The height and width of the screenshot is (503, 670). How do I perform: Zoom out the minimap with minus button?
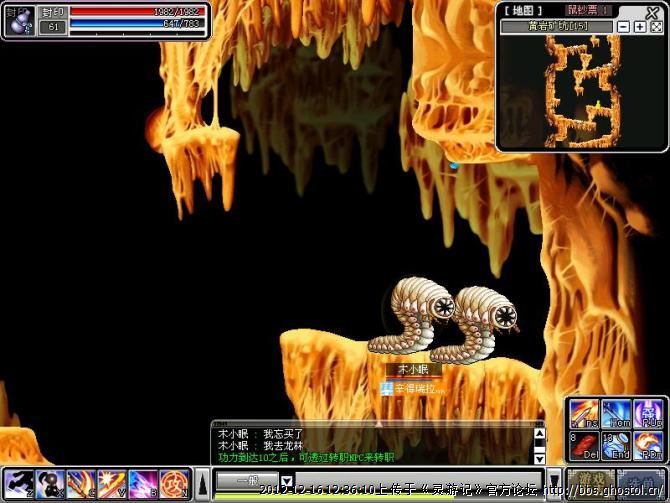624,27
